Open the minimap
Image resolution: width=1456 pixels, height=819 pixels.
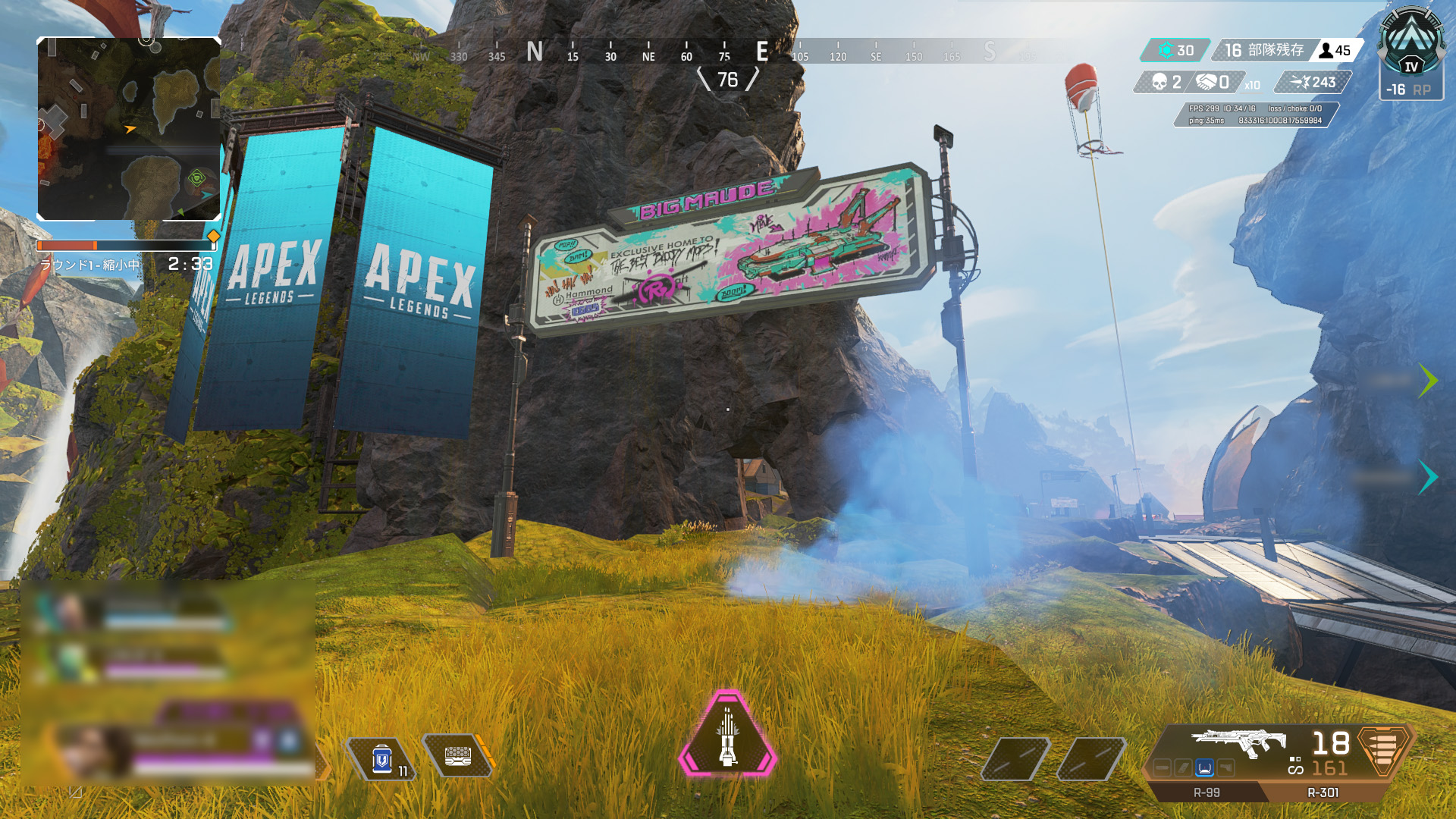(129, 129)
